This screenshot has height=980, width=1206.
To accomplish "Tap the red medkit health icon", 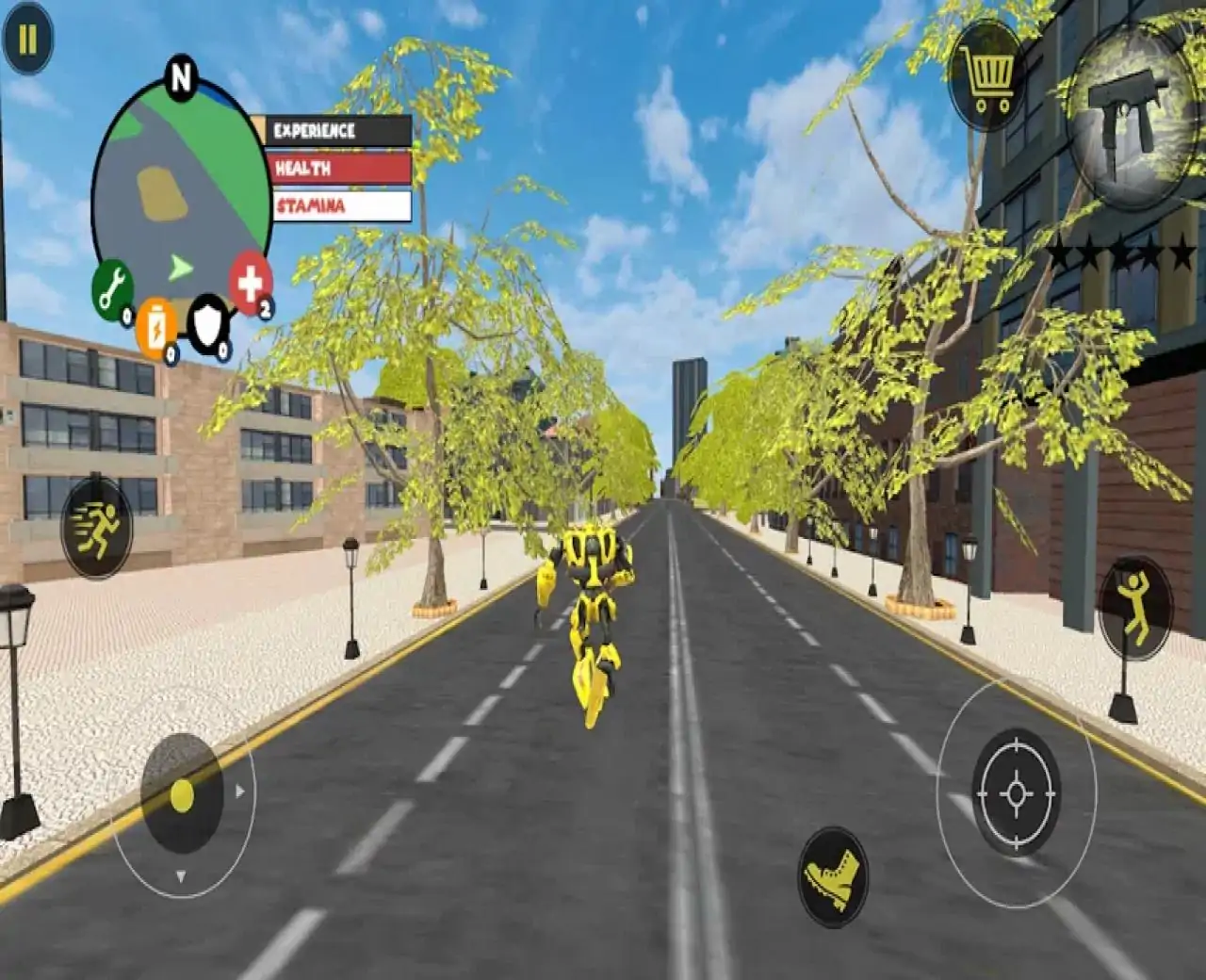I will (x=250, y=283).
